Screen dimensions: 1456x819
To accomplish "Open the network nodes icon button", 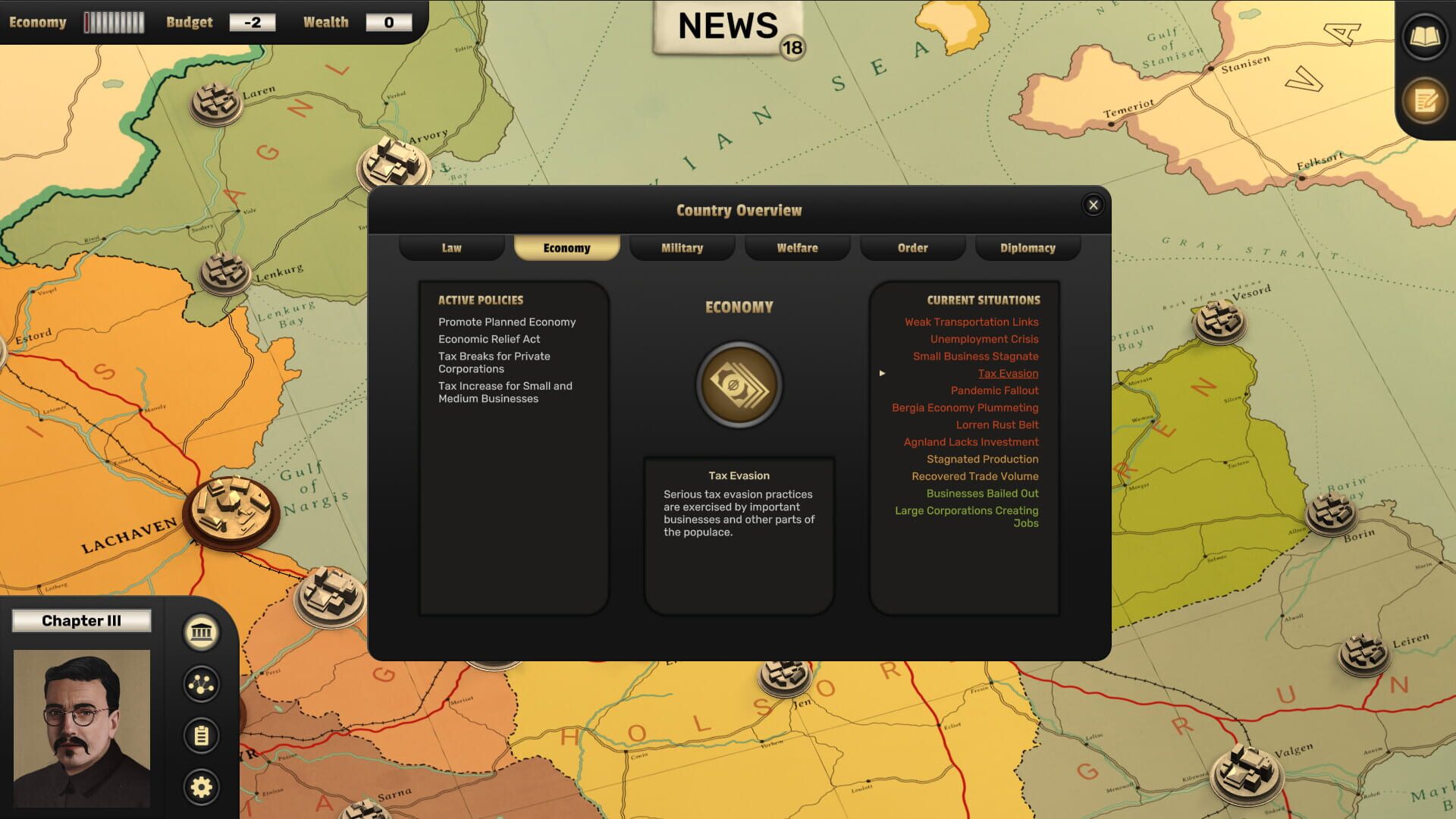I will click(201, 684).
